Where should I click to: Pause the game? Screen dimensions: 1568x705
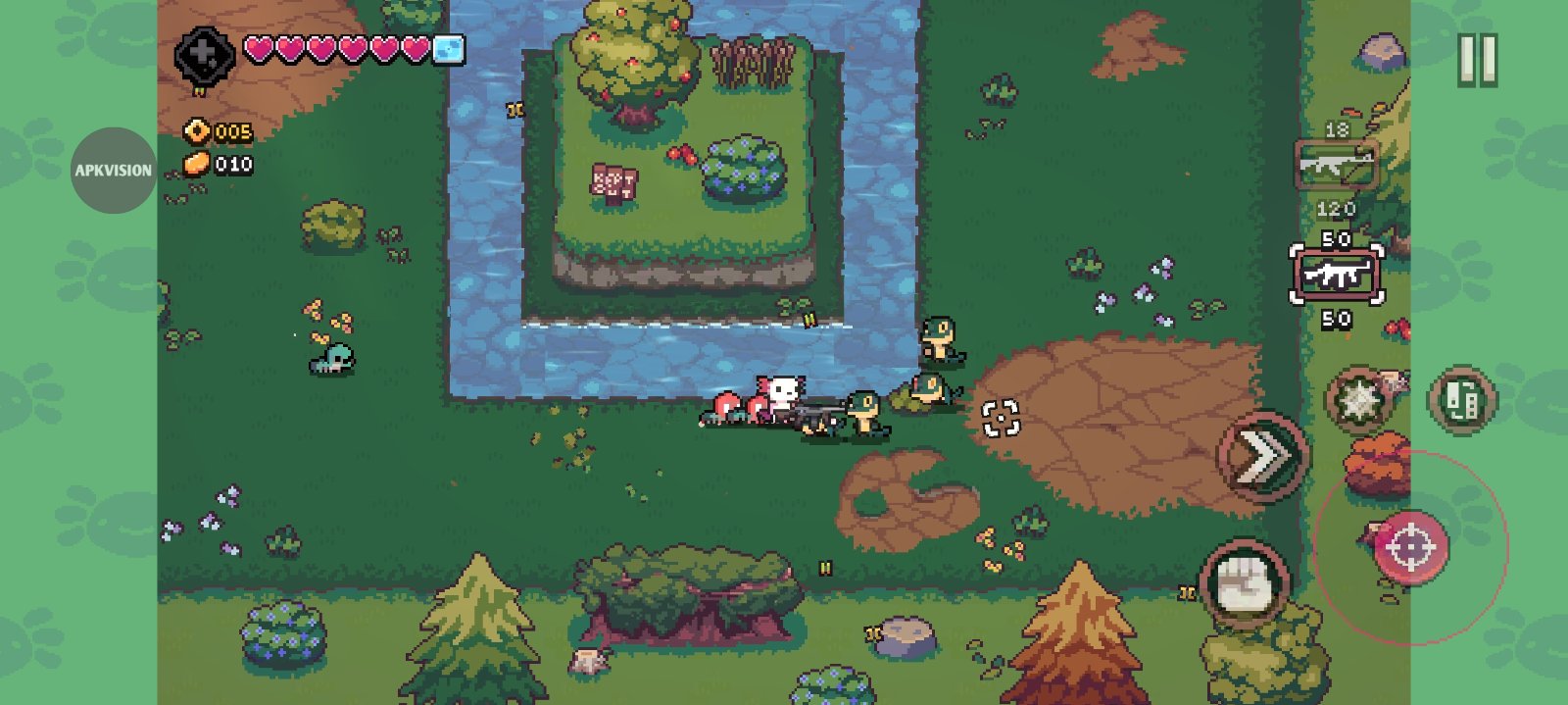[x=1477, y=60]
